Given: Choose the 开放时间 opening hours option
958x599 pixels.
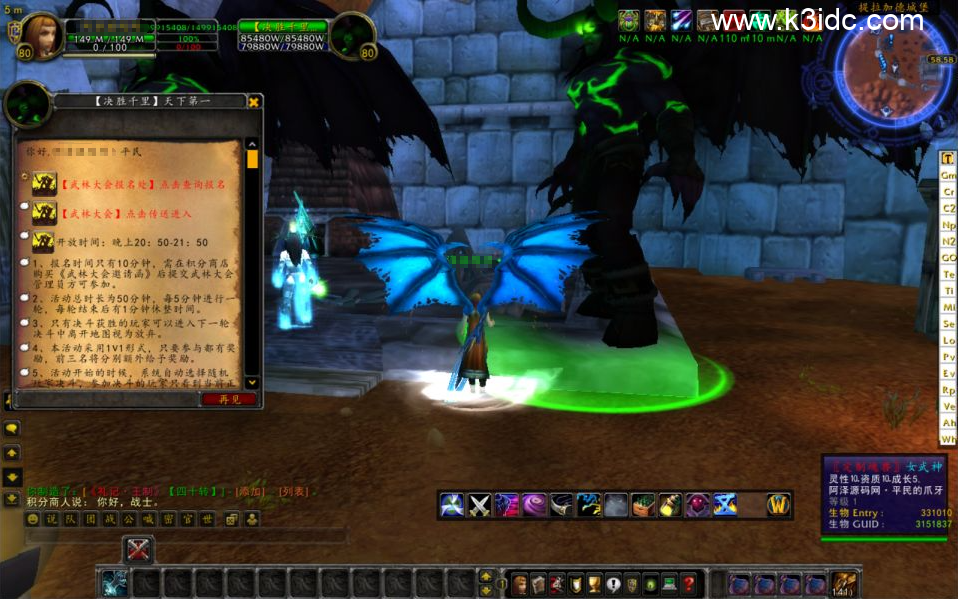Looking at the screenshot, I should 130,242.
